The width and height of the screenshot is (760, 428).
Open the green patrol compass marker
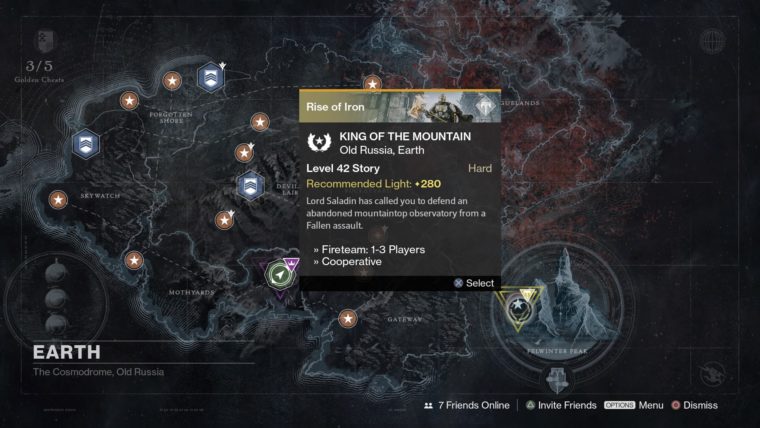coord(282,275)
